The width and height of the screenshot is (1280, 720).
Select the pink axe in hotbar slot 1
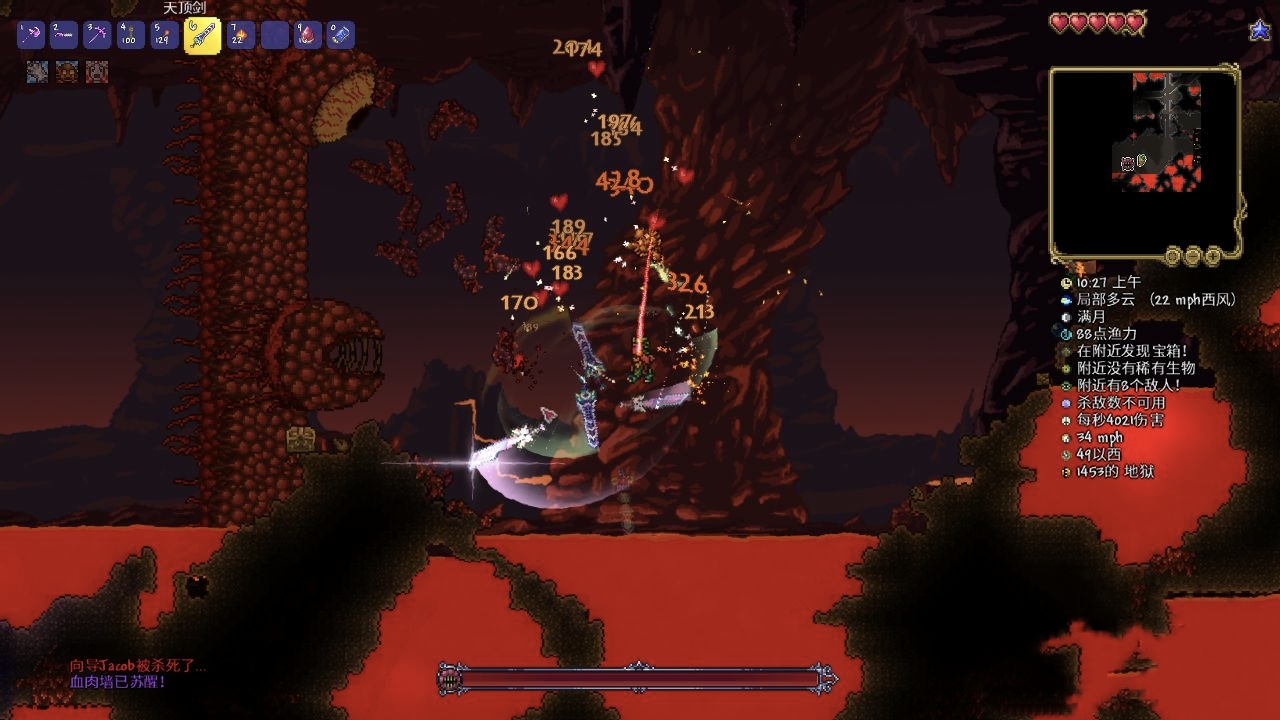31,36
